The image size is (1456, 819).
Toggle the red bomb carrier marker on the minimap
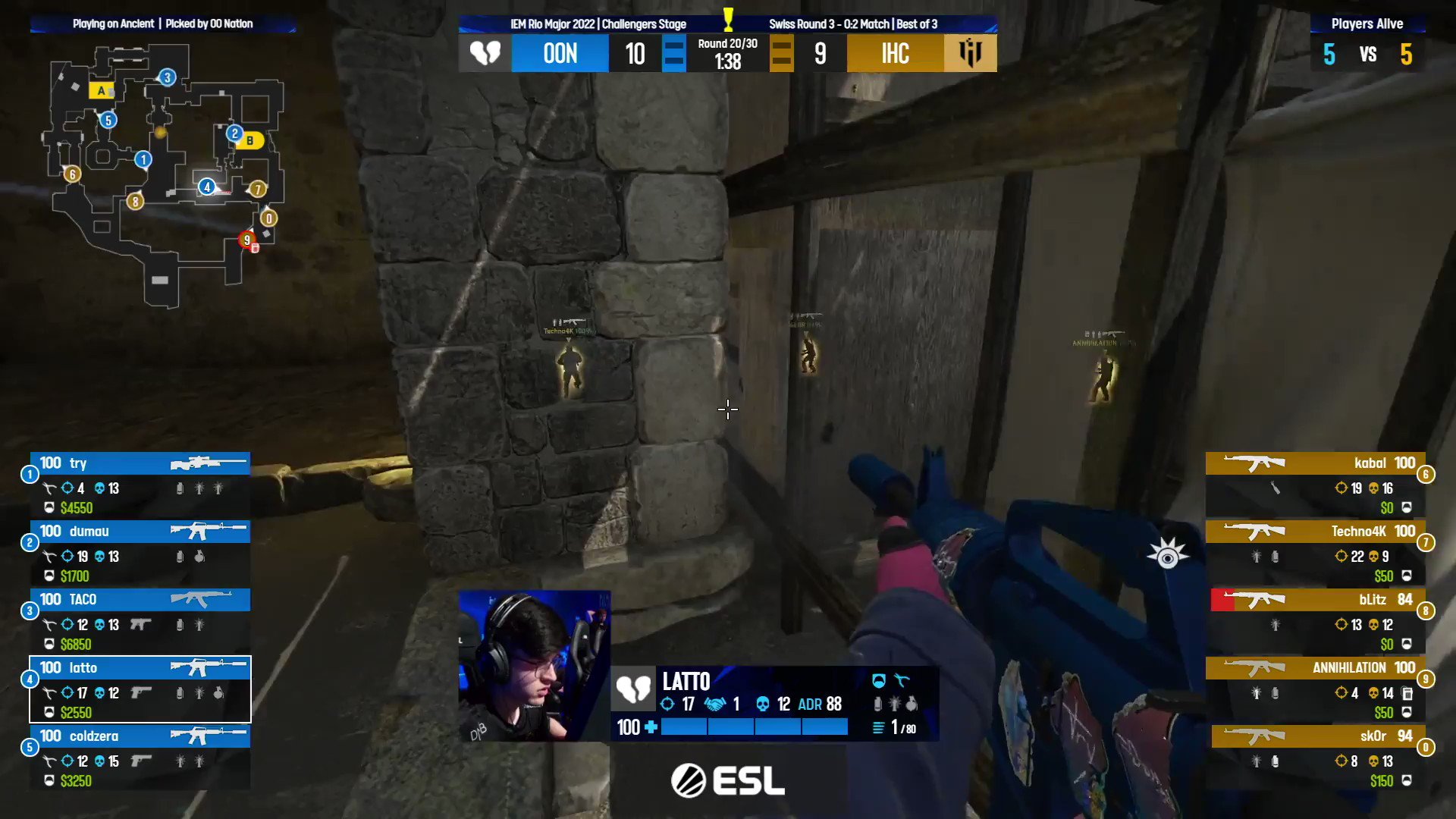246,239
